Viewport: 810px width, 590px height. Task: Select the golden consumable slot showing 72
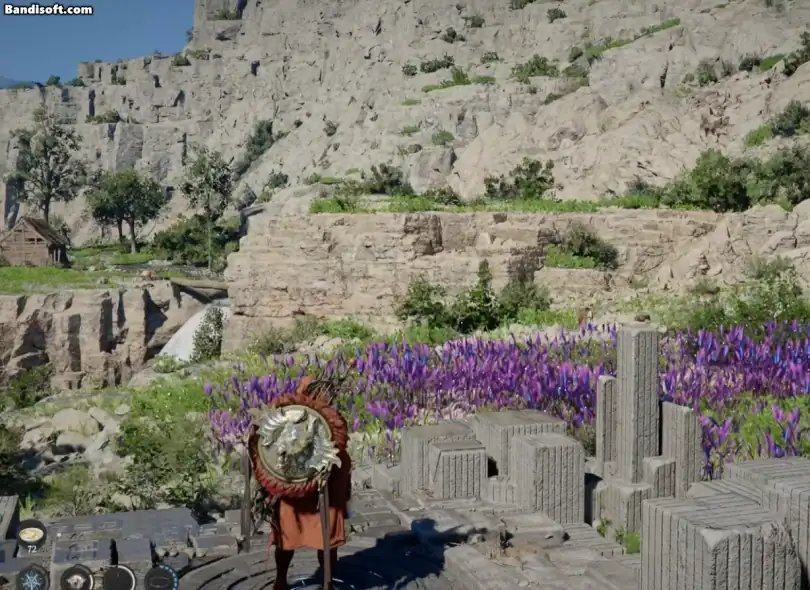[x=31, y=535]
